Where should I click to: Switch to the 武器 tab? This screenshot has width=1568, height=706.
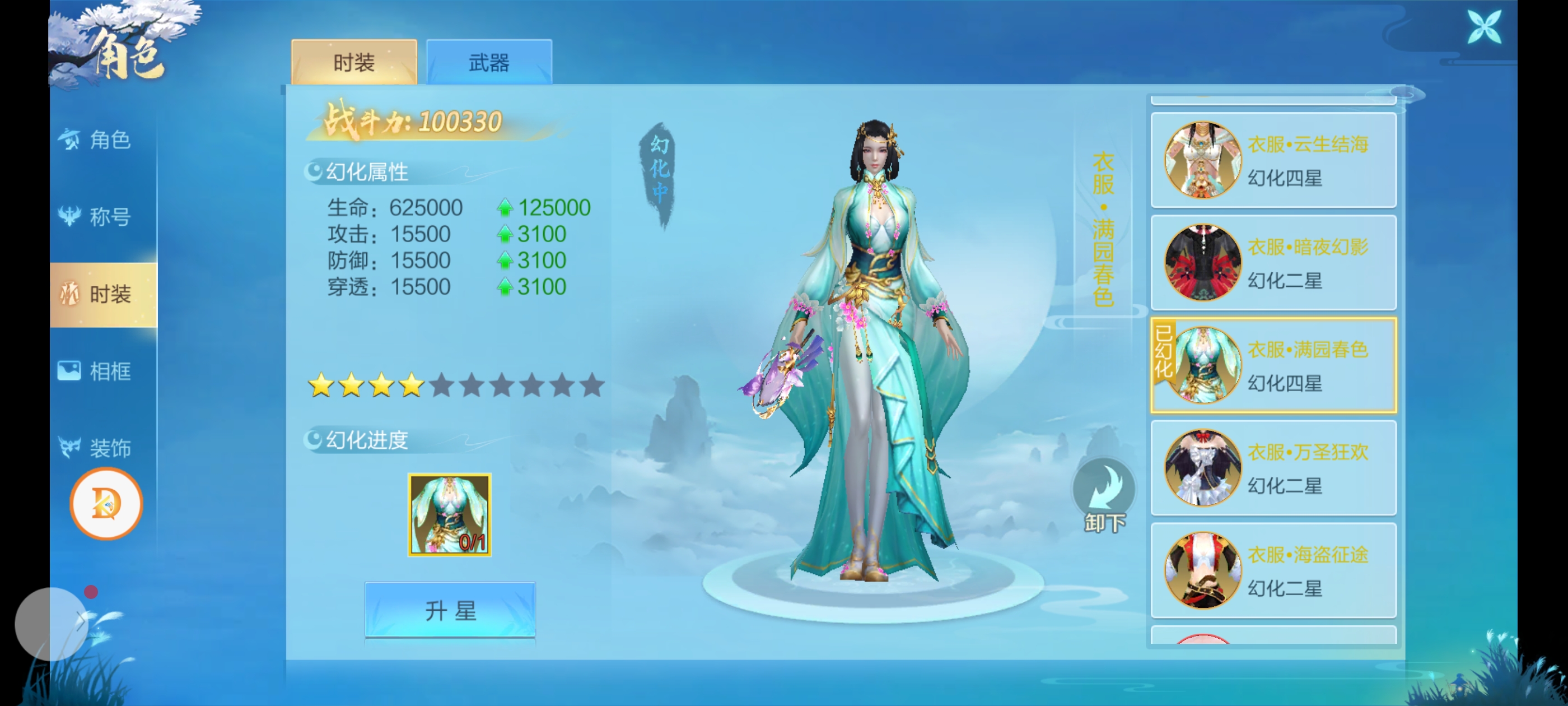point(489,62)
